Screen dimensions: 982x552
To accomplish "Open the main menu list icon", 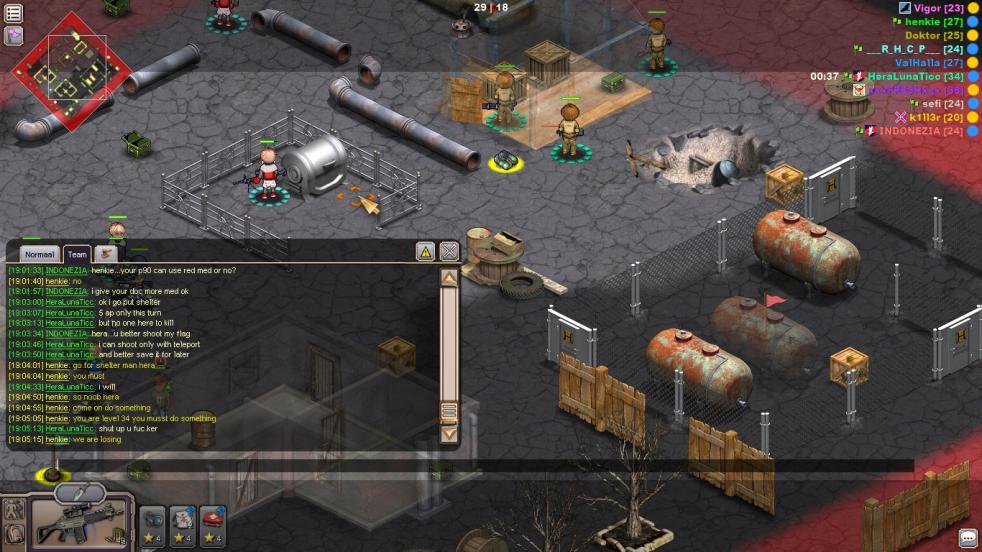I will click(14, 13).
